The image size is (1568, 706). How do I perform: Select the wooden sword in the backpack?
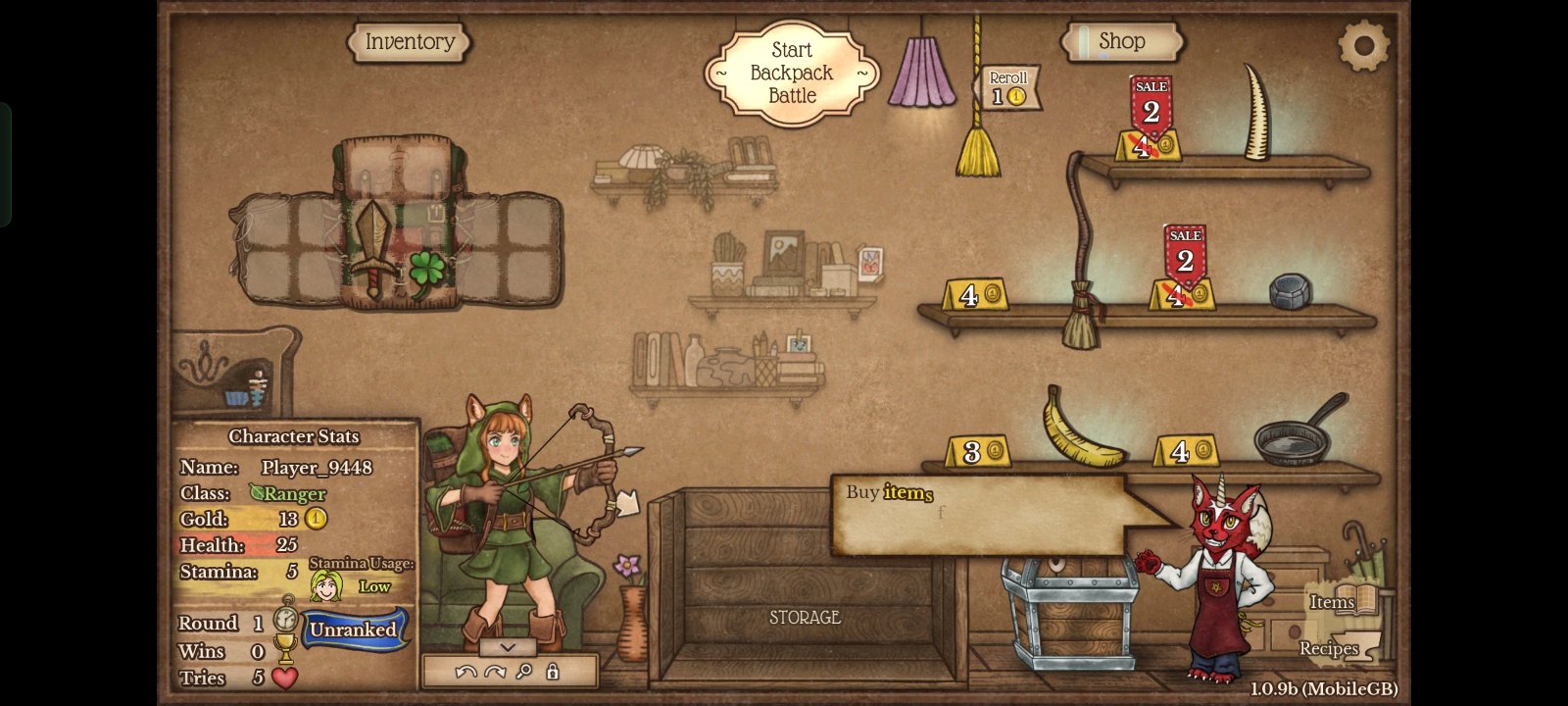373,247
